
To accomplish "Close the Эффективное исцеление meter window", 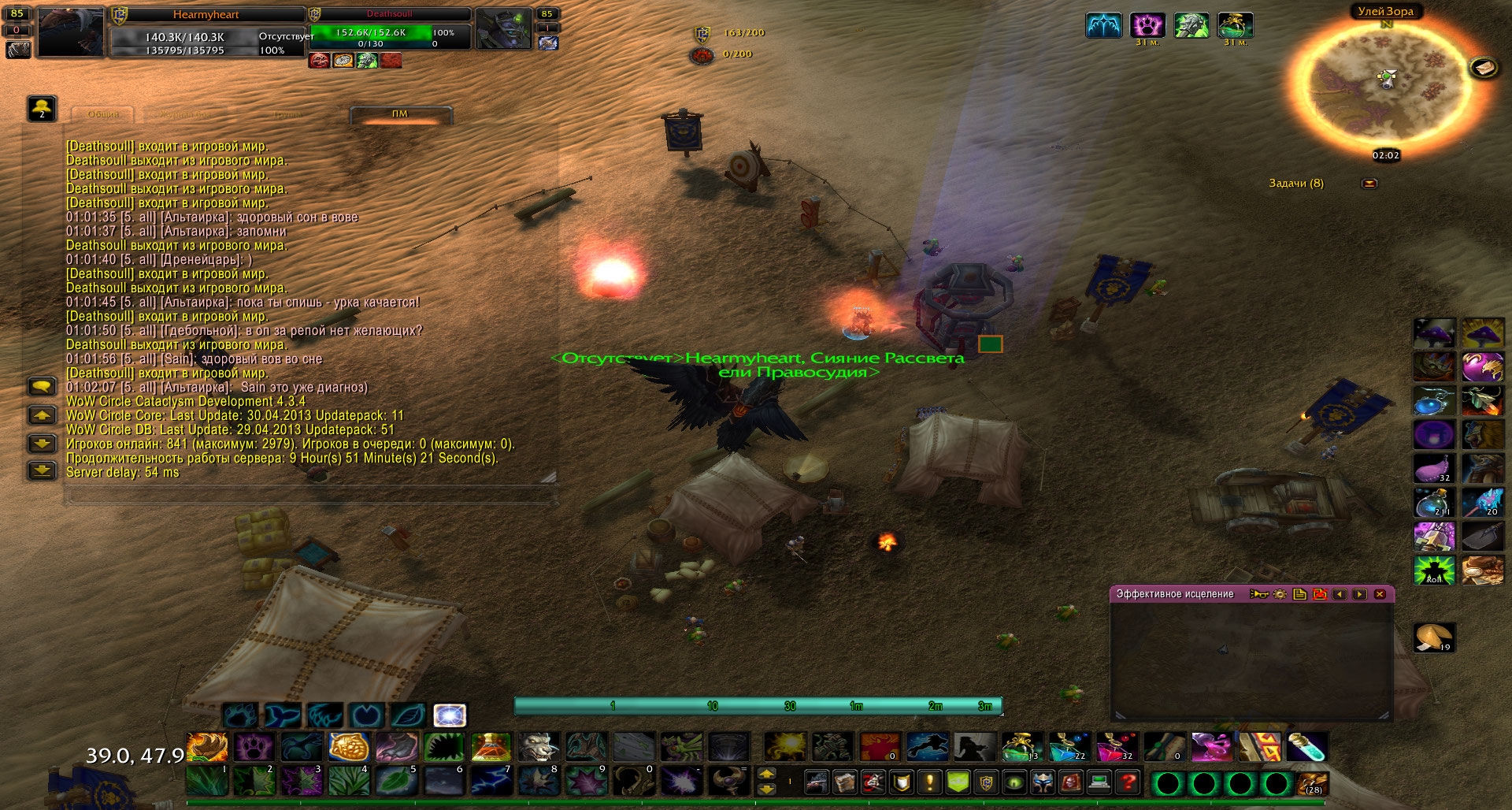I will point(1380,594).
